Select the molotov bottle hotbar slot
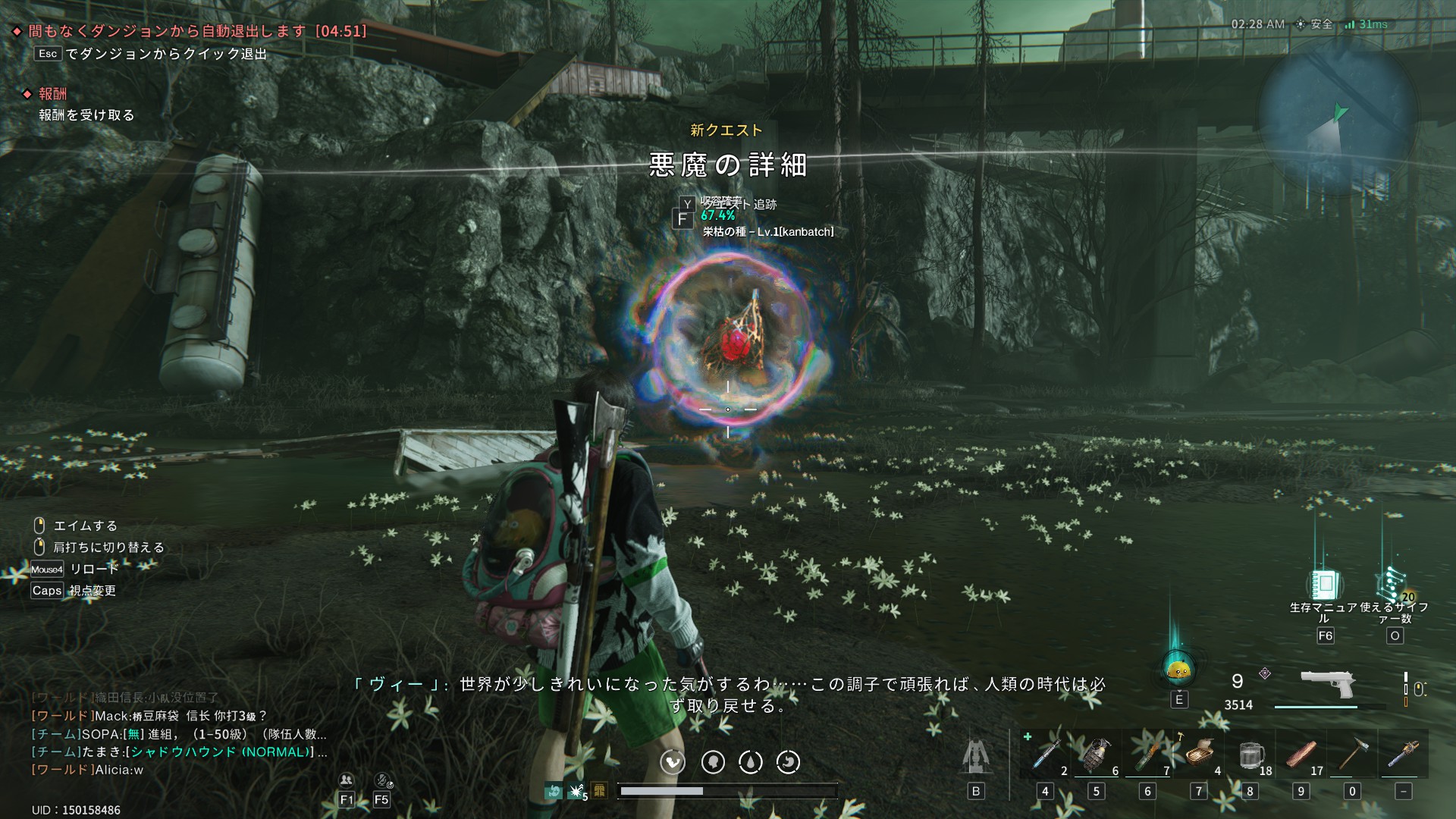 point(1147,755)
